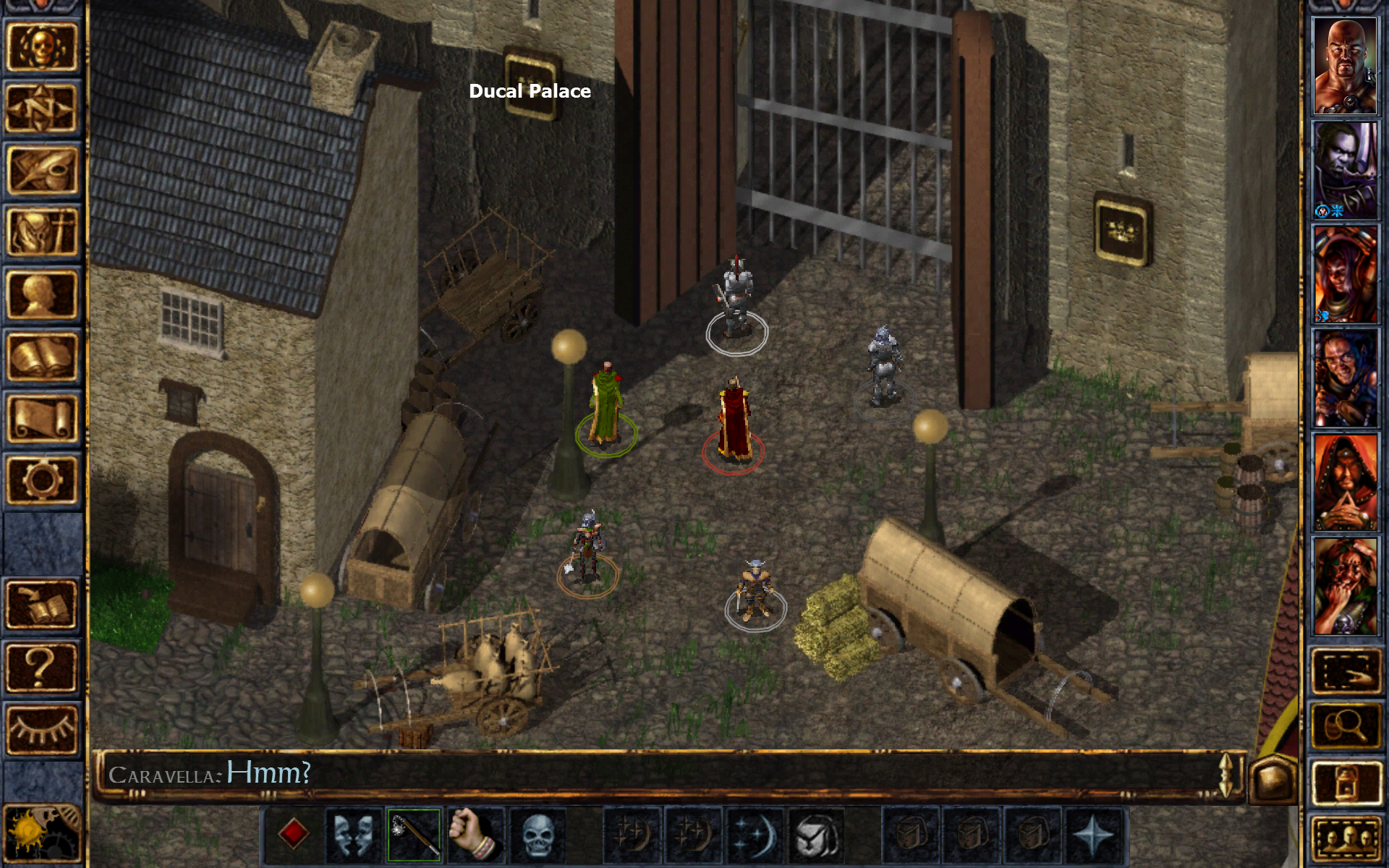Open the options gear menu
Image resolution: width=1389 pixels, height=868 pixels.
(x=41, y=477)
